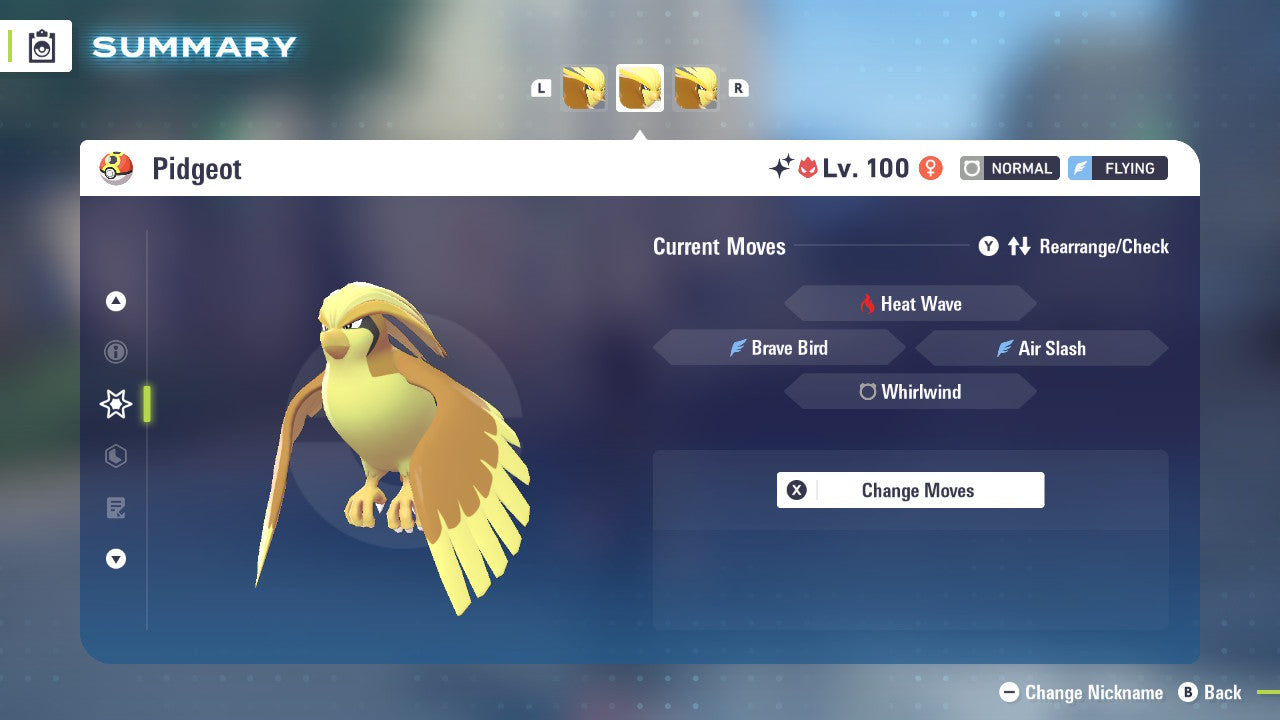The width and height of the screenshot is (1280, 720).
Task: Select the star icon in the left sidebar
Action: coord(115,404)
